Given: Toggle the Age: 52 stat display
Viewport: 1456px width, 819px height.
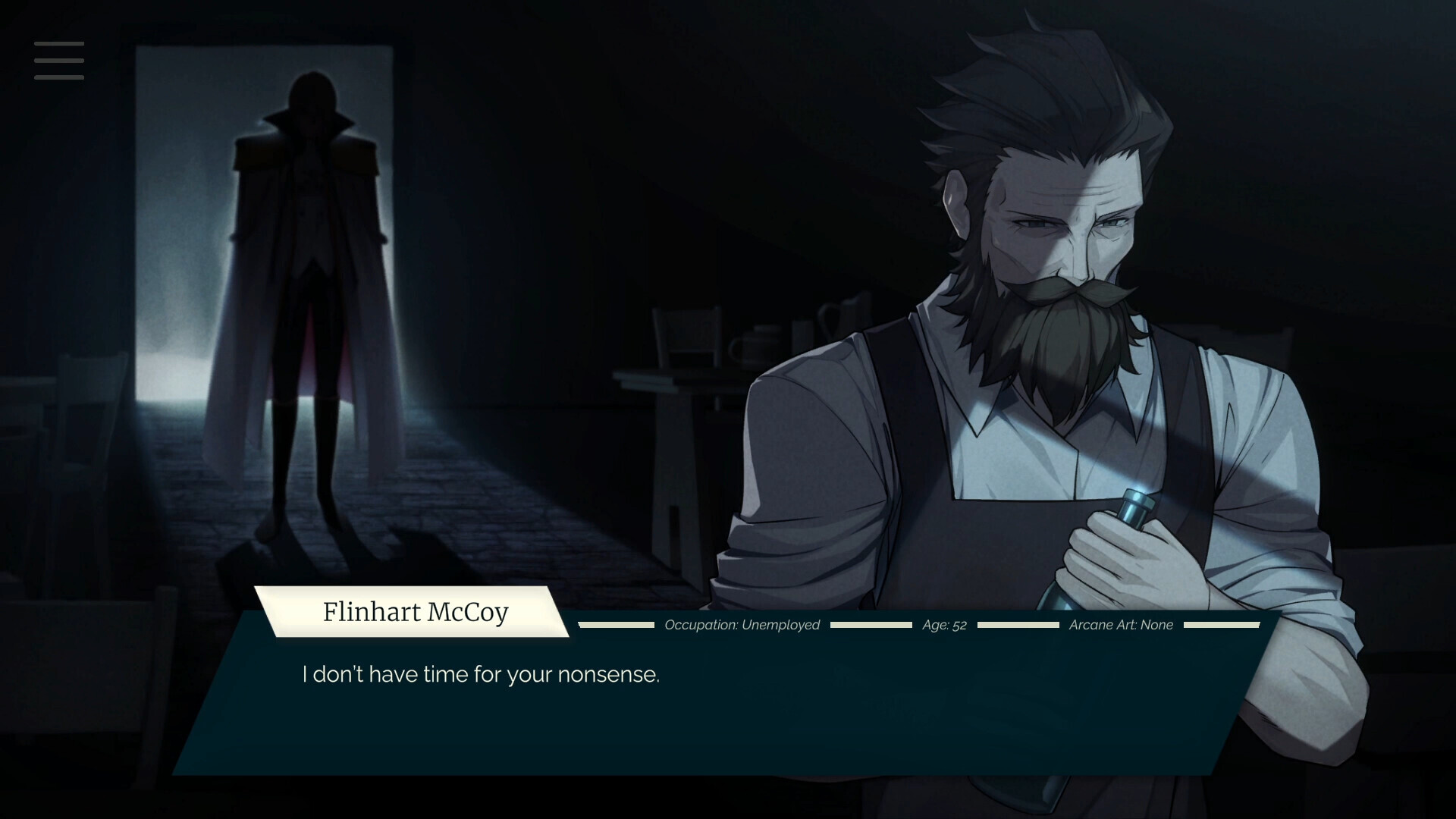Looking at the screenshot, I should 944,625.
